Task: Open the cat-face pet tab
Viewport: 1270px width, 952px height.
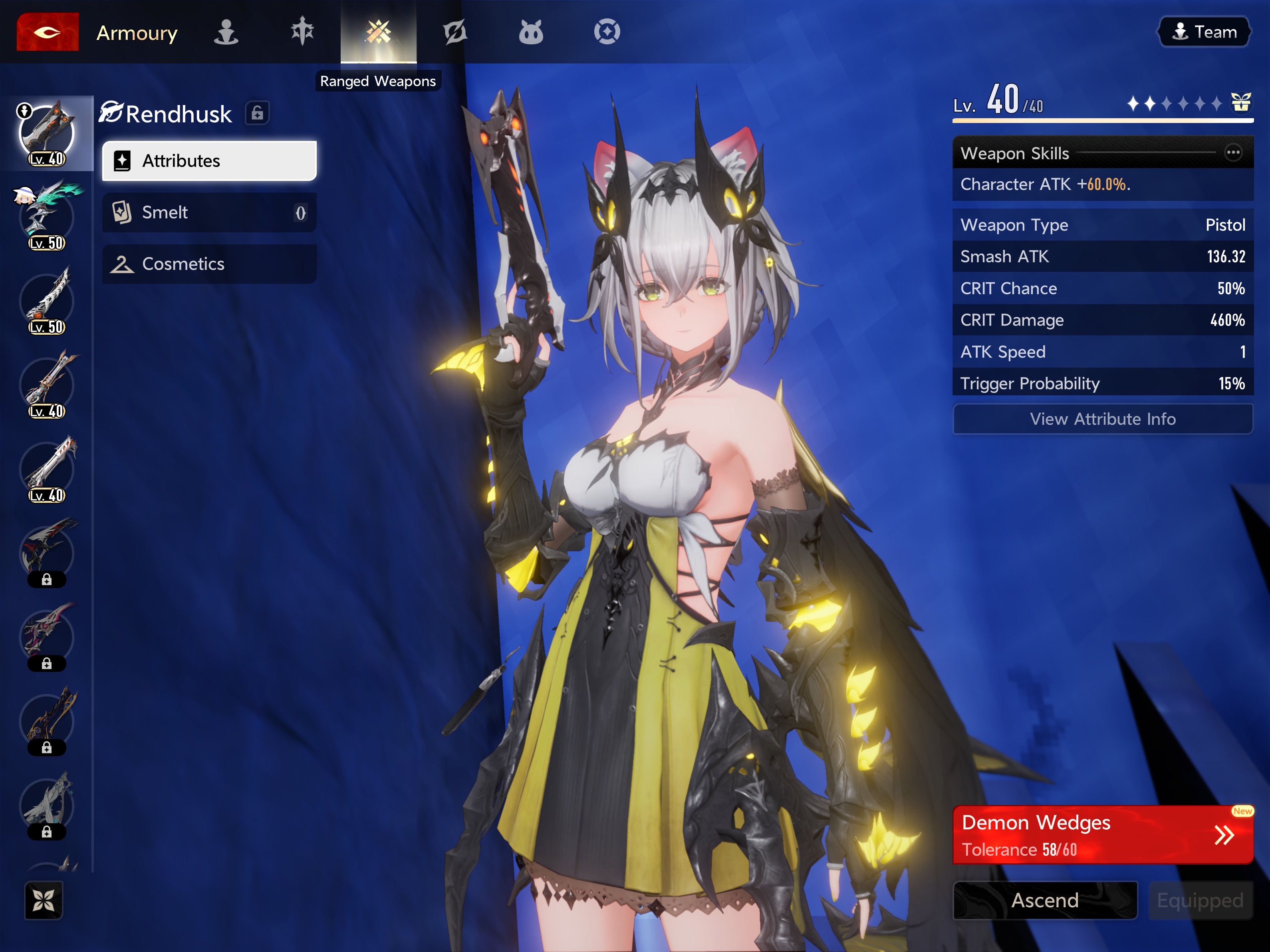Action: pyautogui.click(x=530, y=32)
